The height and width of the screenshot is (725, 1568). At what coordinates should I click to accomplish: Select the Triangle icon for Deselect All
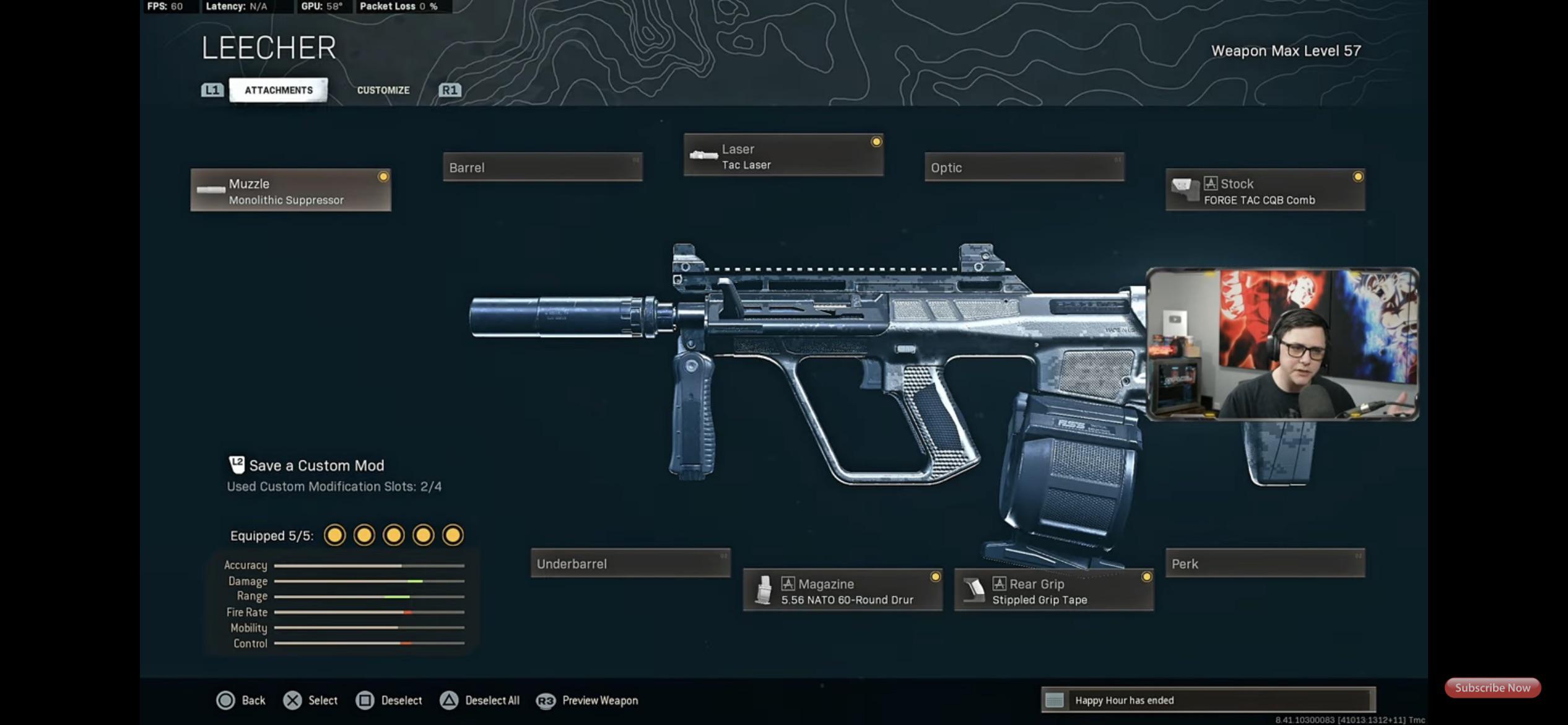448,700
